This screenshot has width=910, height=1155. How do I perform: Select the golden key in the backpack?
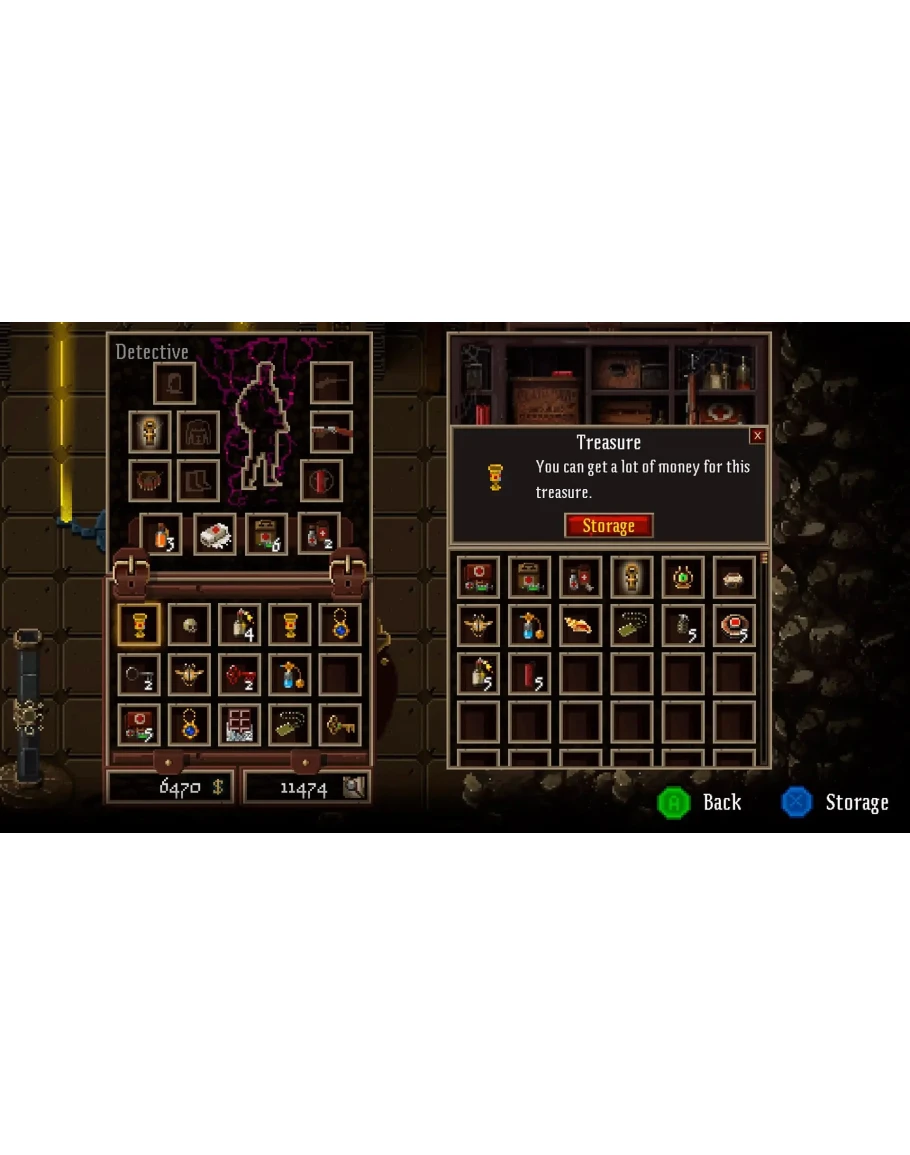[x=340, y=725]
